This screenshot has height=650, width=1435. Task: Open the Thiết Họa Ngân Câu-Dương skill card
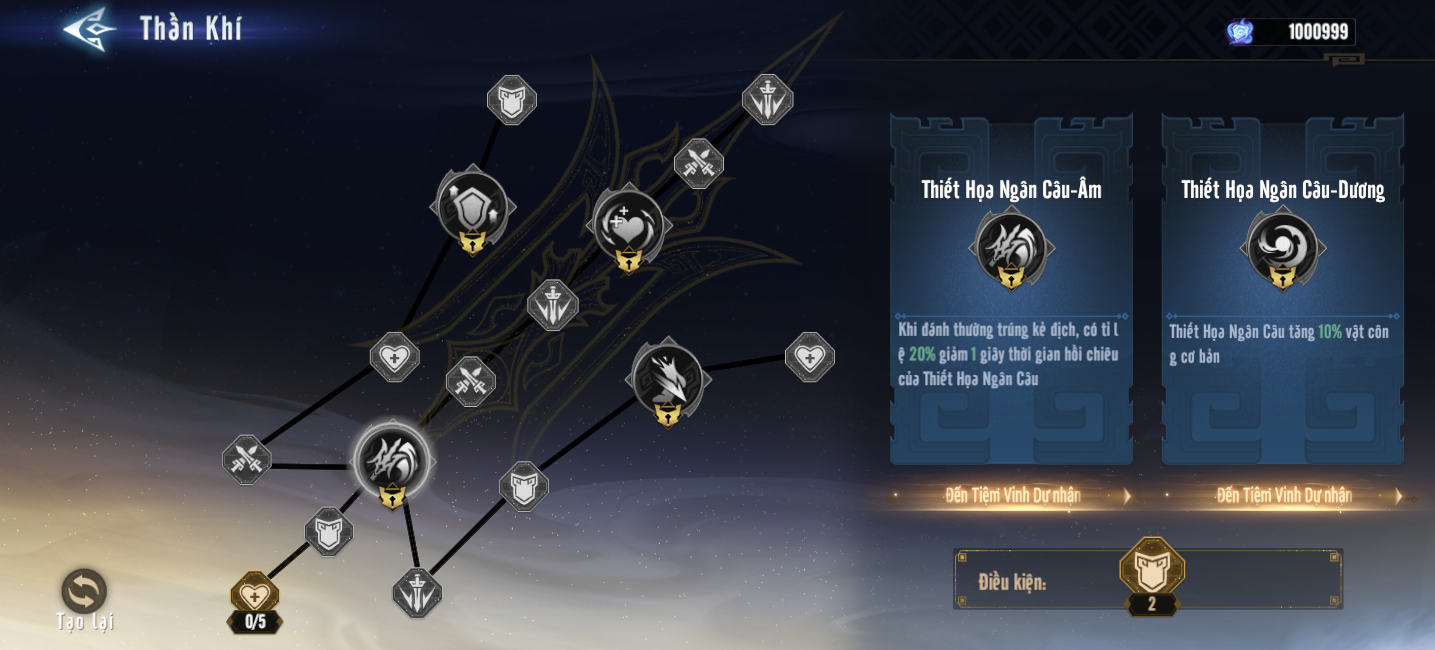1283,290
